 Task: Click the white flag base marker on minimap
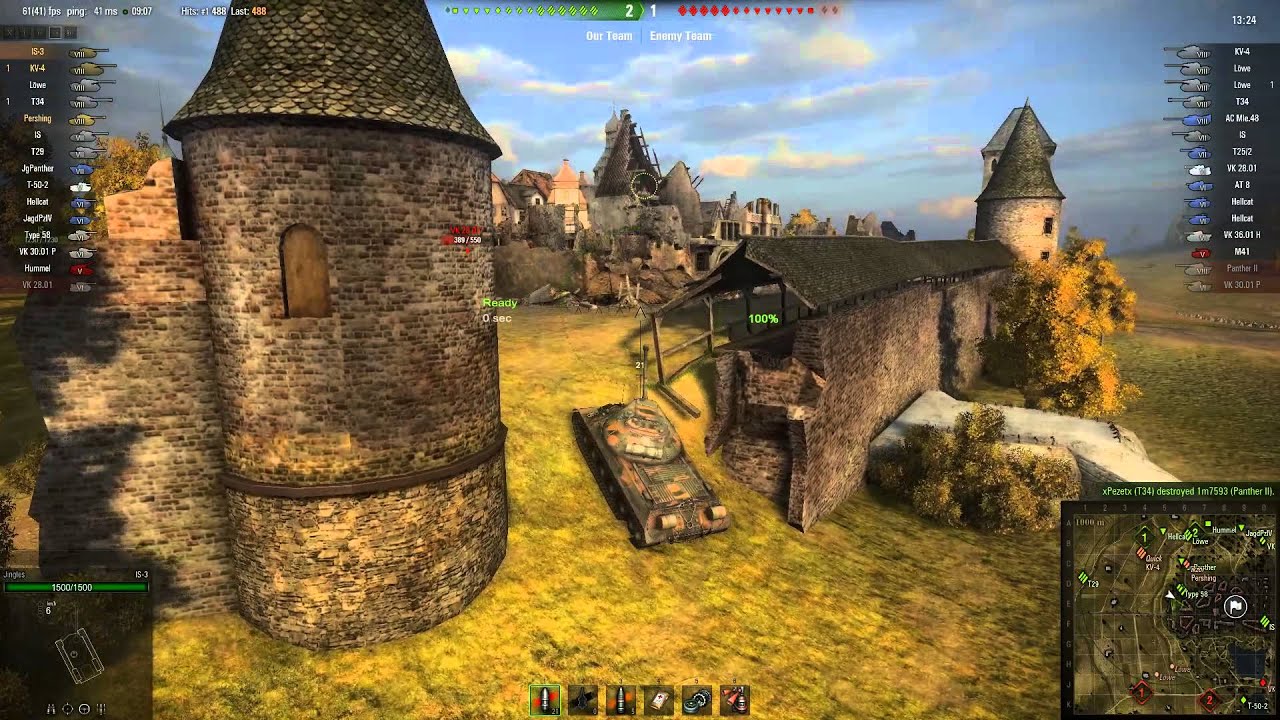coord(1236,606)
